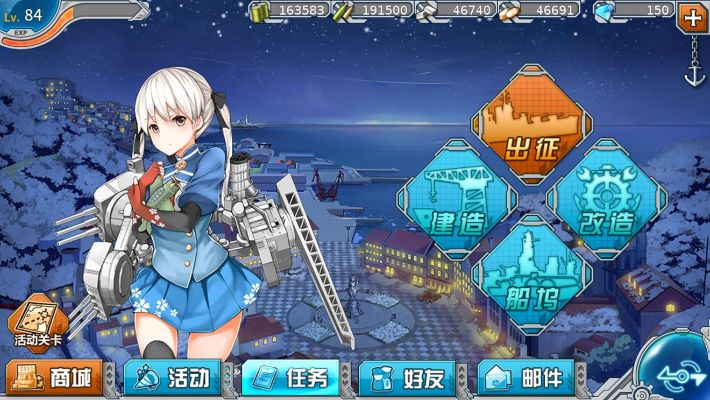Check the 邮件 mailbox

(x=526, y=378)
